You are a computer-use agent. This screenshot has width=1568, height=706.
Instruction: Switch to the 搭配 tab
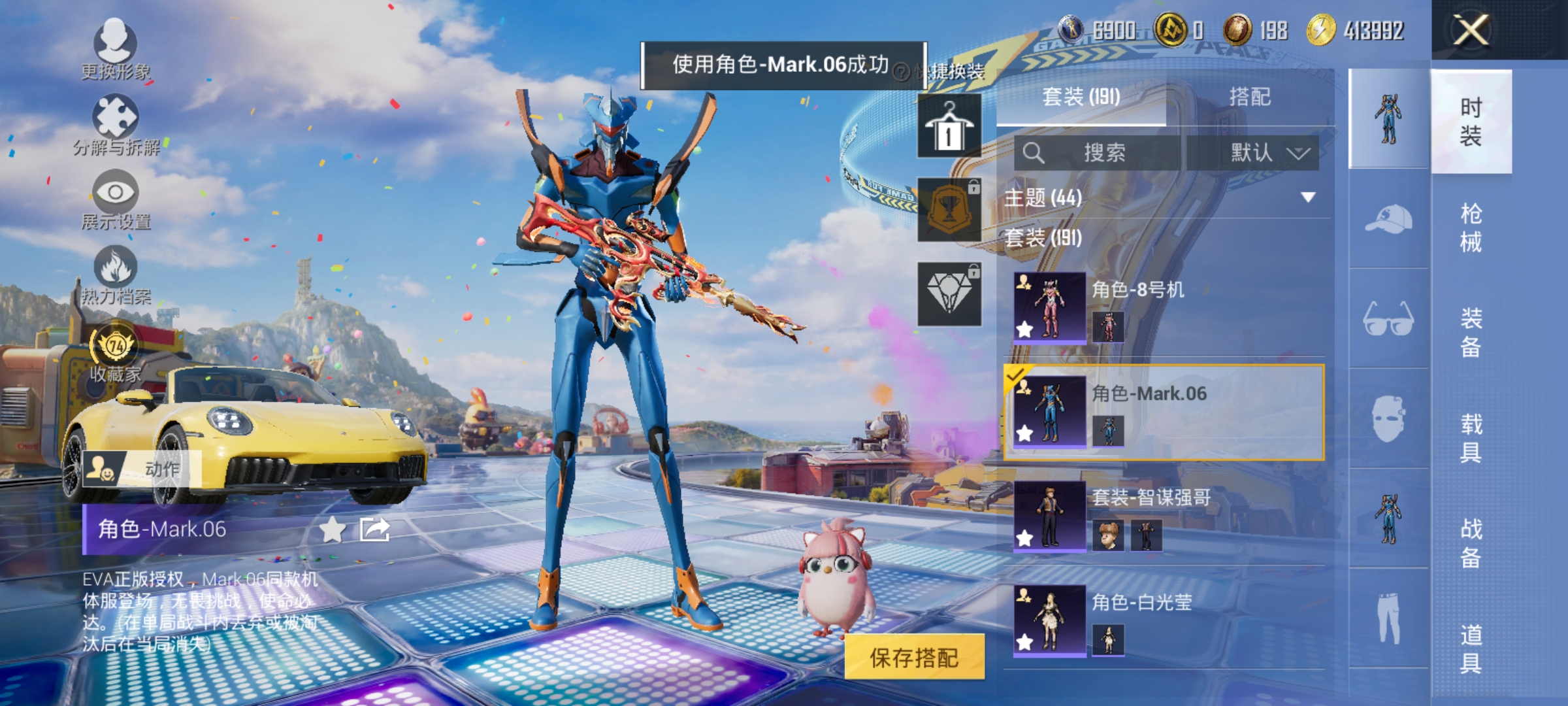point(1251,97)
